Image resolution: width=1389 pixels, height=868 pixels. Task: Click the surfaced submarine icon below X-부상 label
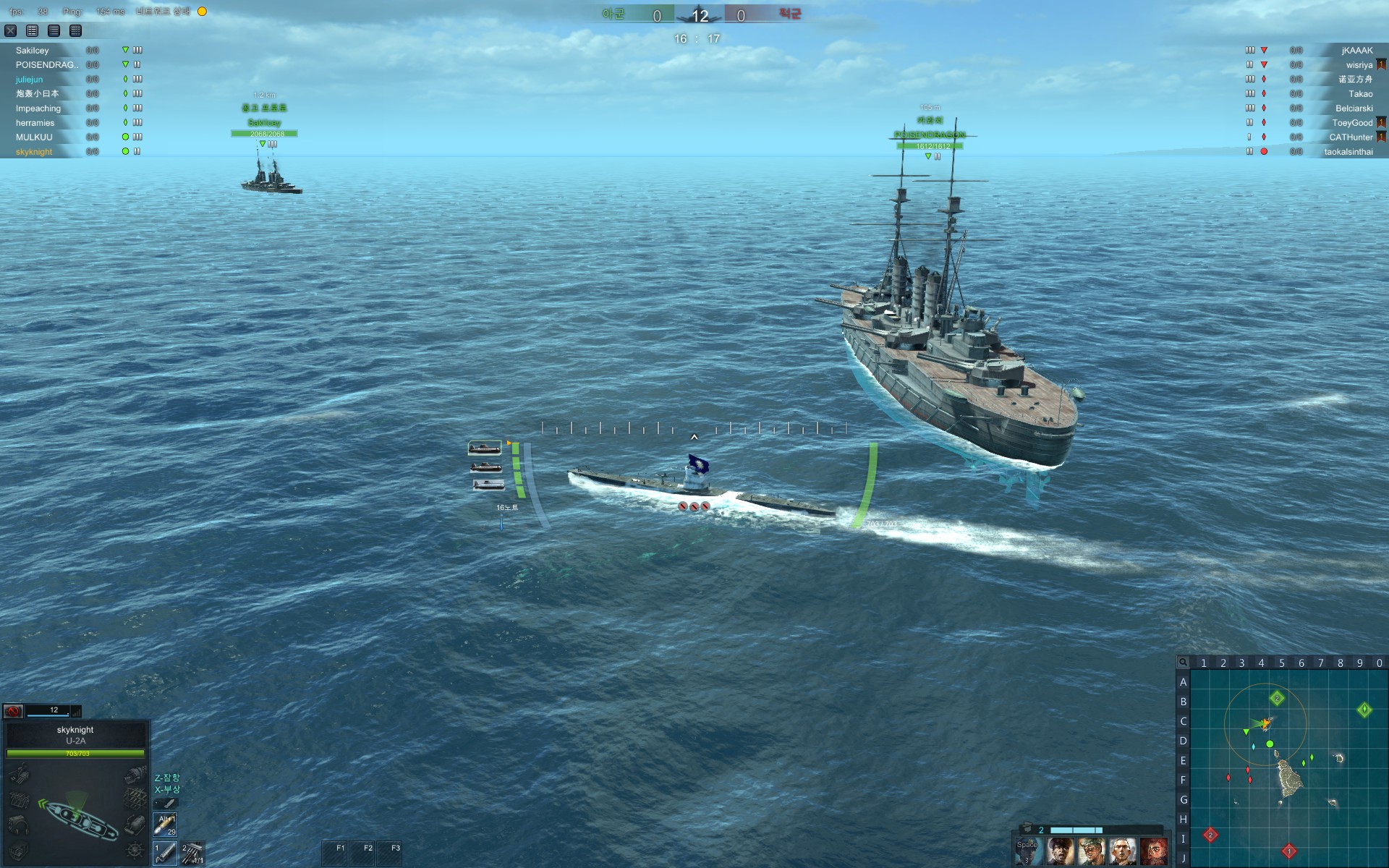tap(166, 804)
